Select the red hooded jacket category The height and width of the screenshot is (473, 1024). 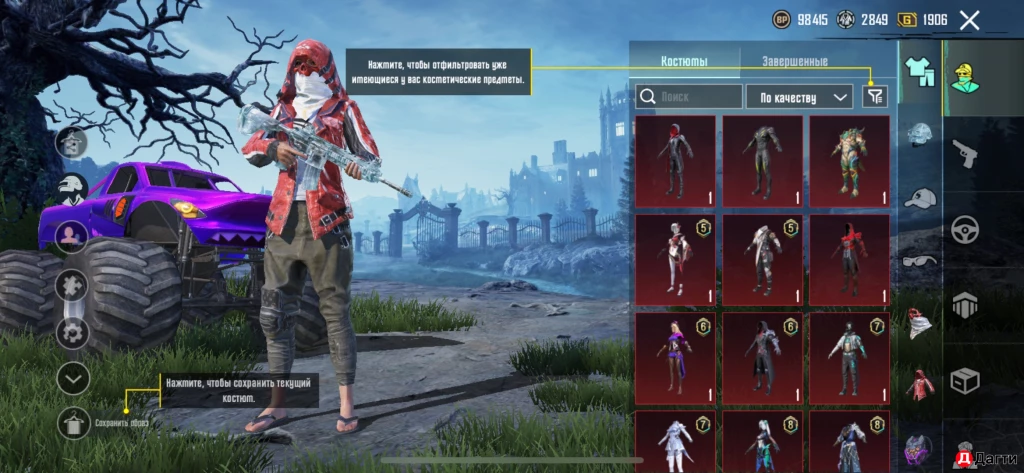(920, 384)
